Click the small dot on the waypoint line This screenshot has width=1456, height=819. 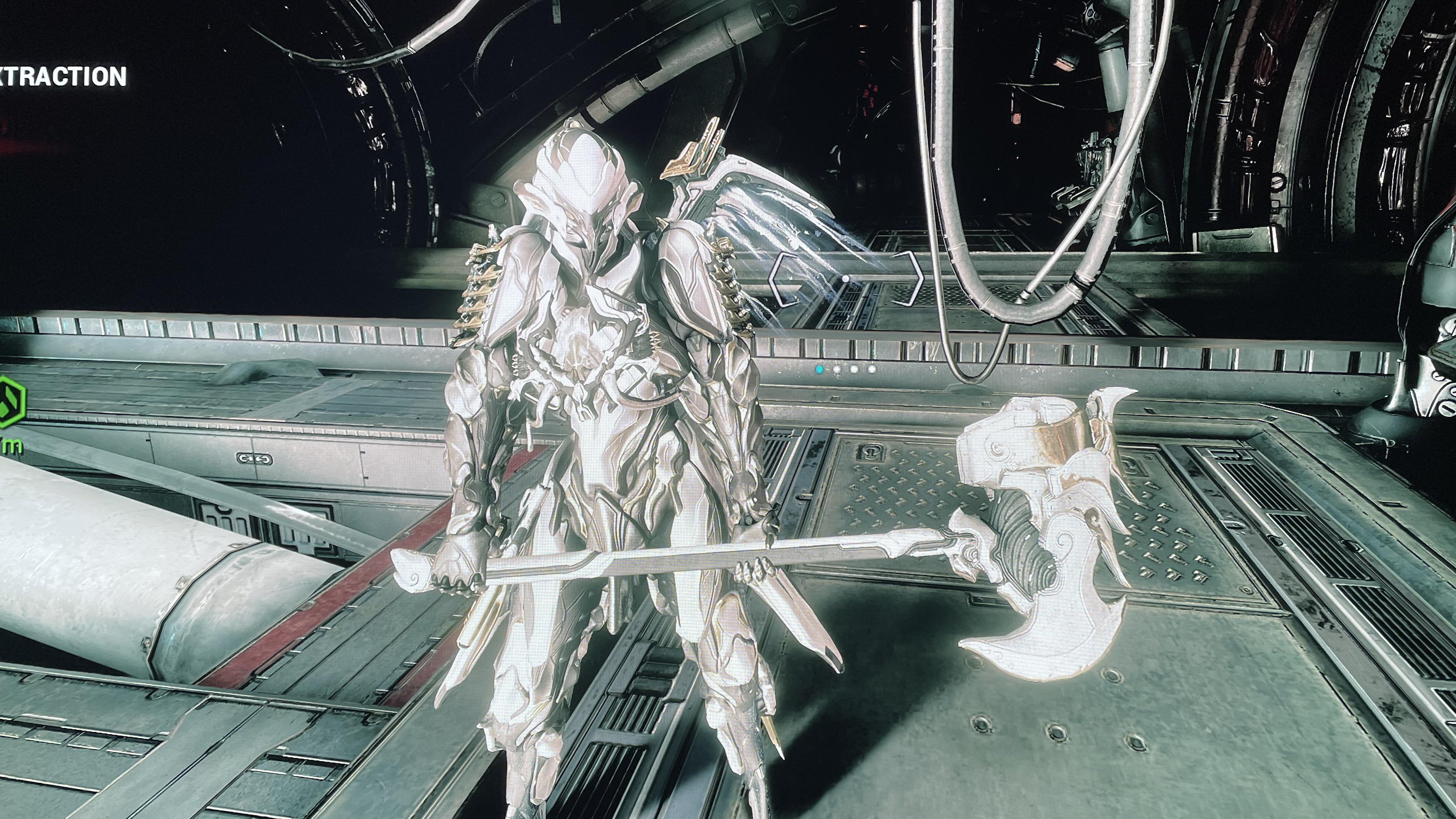pyautogui.click(x=846, y=279)
